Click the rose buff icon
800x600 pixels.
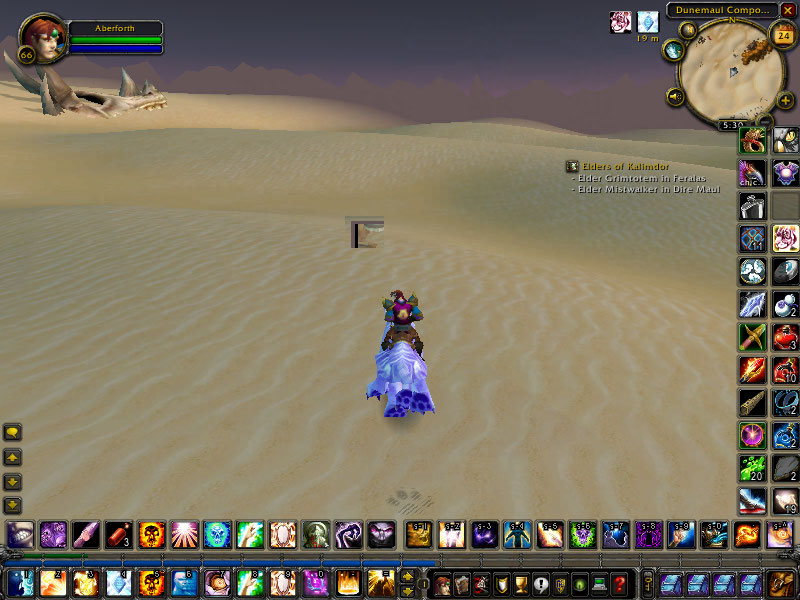click(621, 22)
